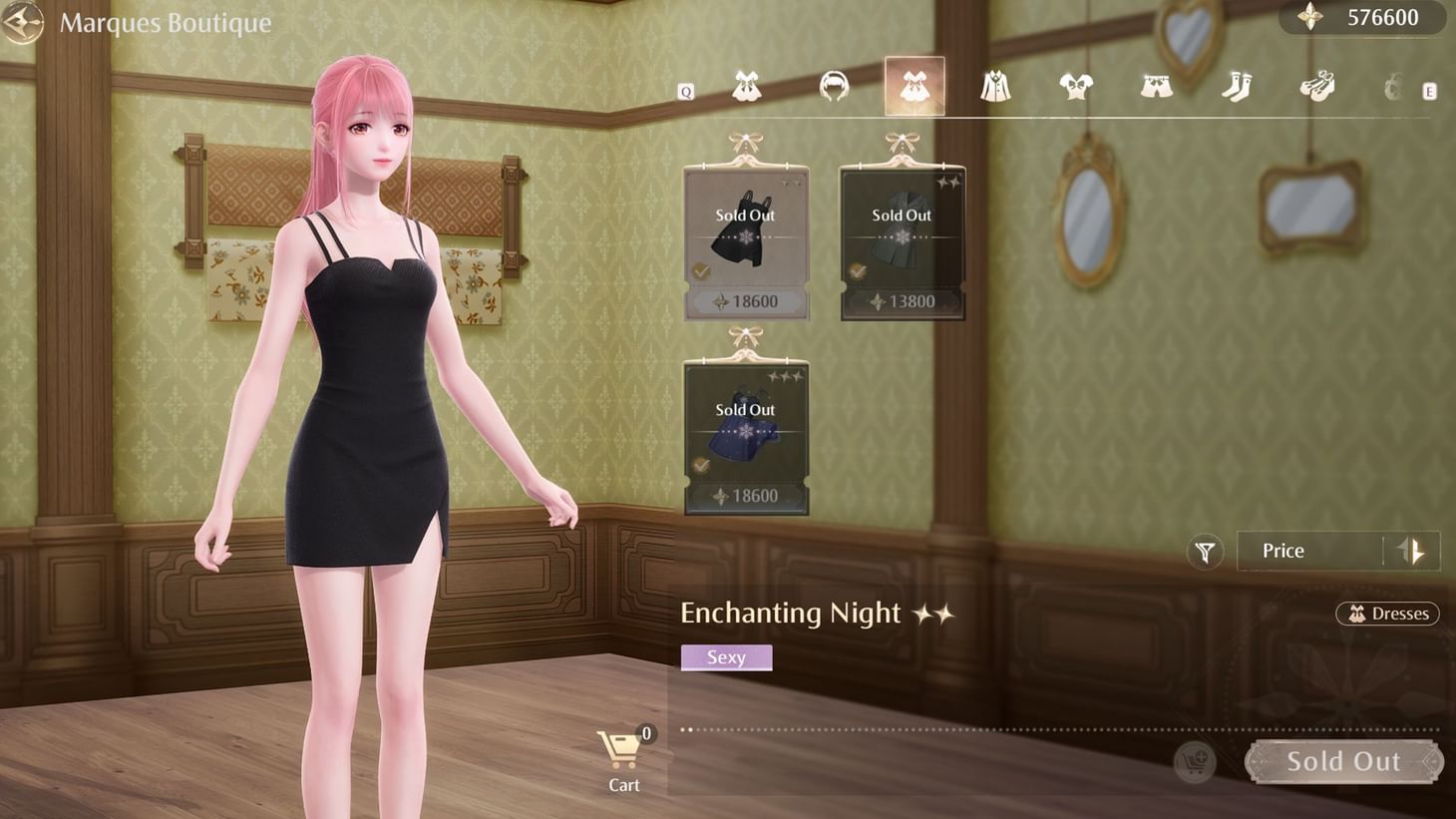Click the back arrow in Marques Boutique

22,22
